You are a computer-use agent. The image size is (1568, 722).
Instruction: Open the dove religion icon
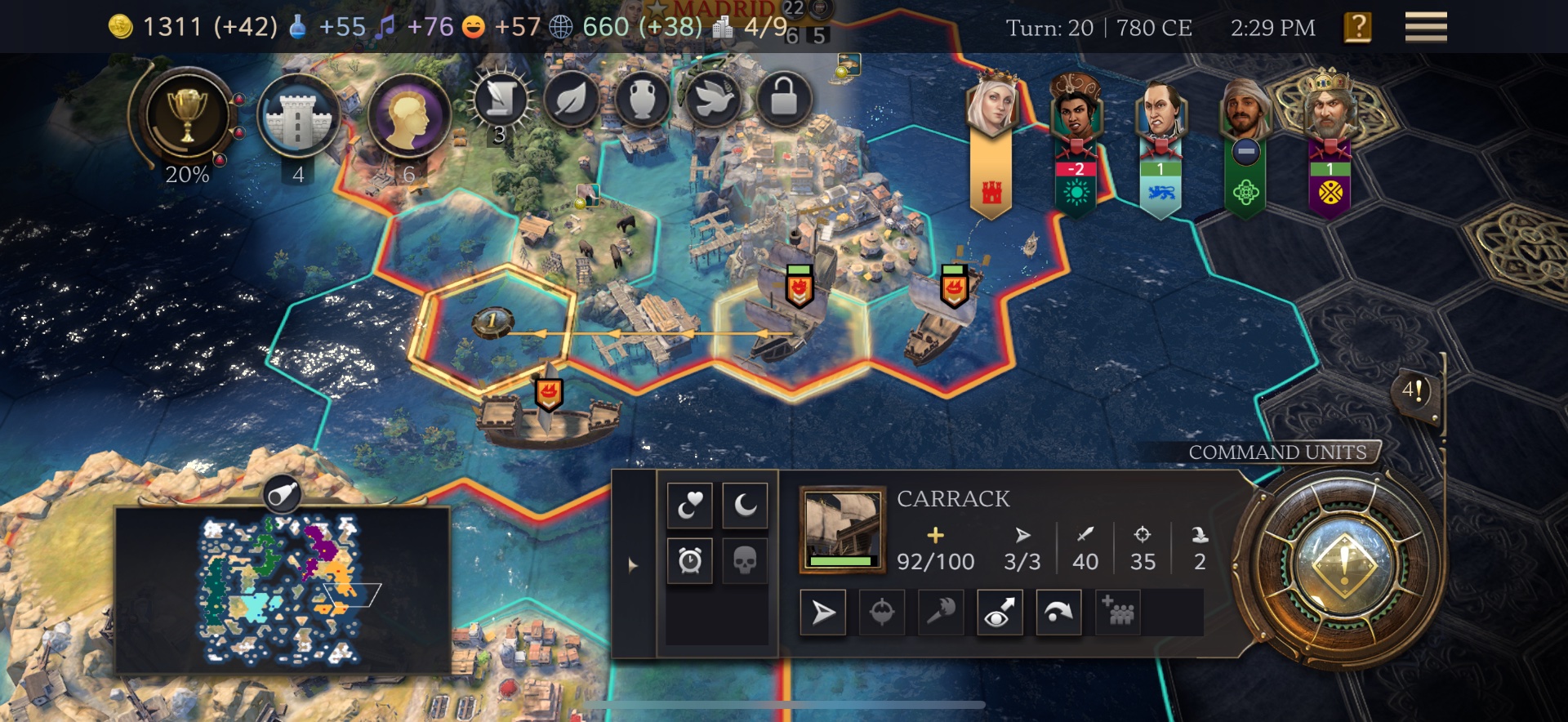click(713, 100)
